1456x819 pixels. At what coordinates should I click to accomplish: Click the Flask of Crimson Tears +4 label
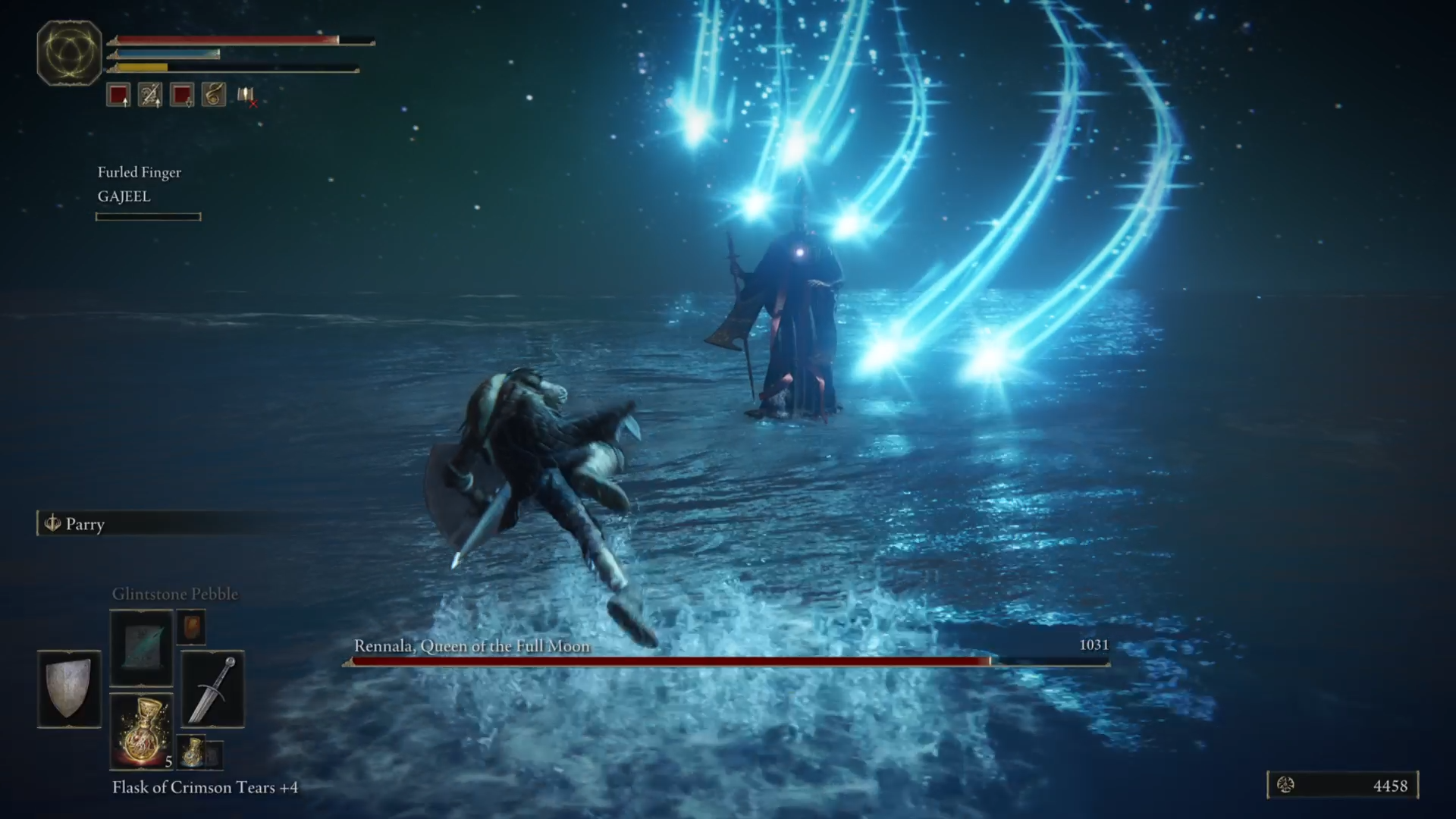point(203,788)
